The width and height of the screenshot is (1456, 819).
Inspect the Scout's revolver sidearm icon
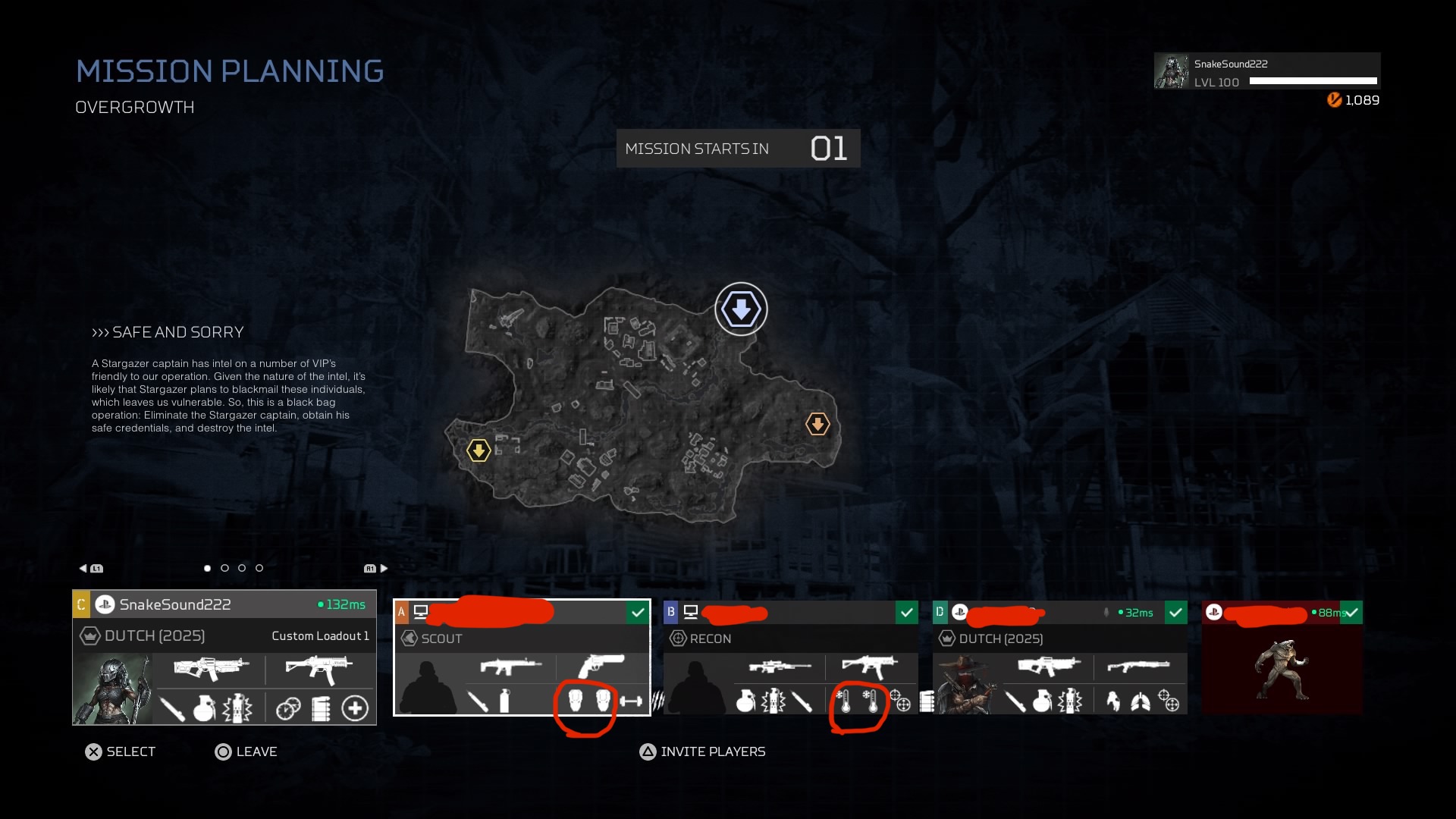coord(601,666)
